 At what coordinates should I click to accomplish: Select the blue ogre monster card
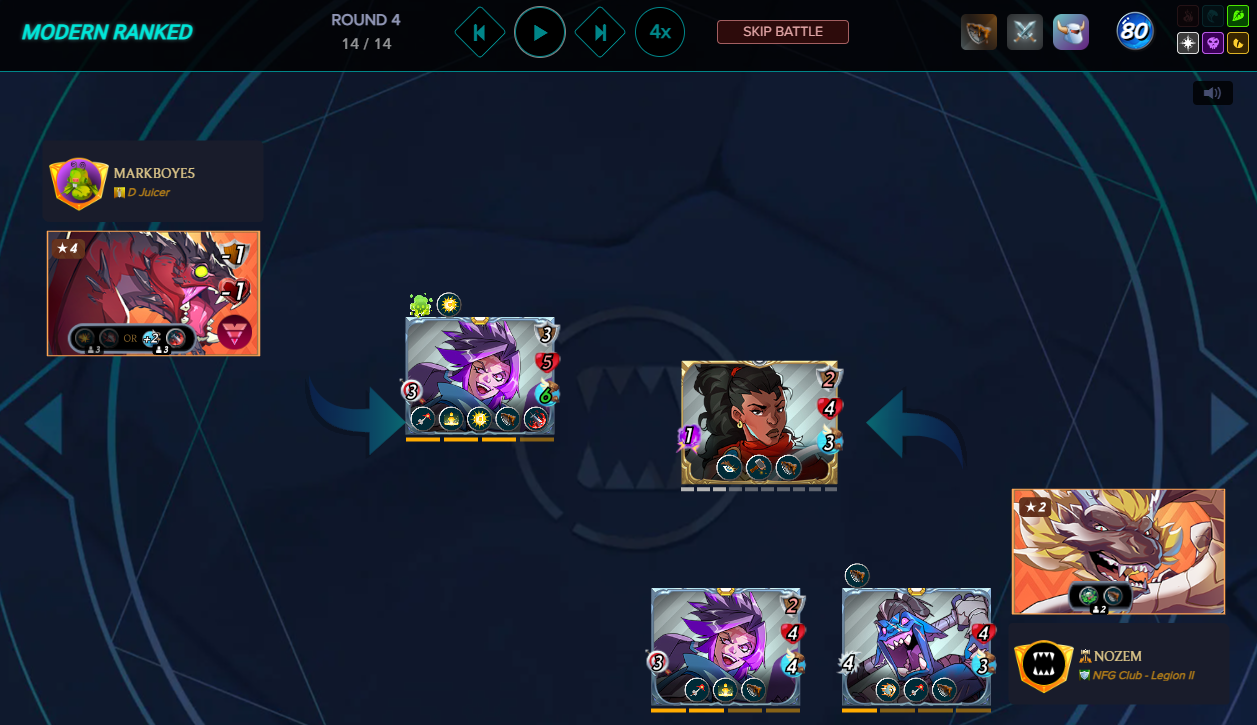pyautogui.click(x=916, y=646)
